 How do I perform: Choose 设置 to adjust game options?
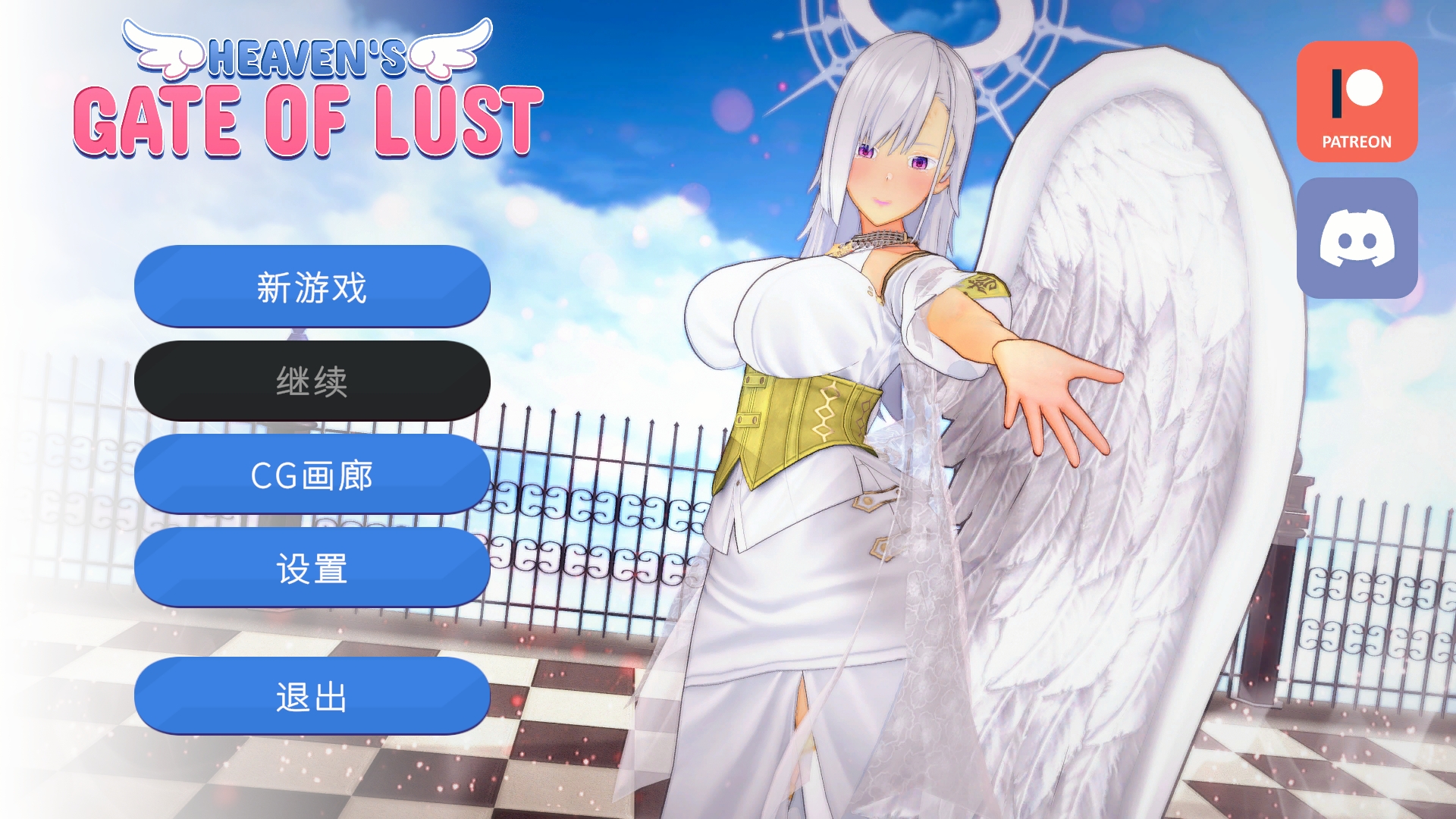tap(311, 567)
